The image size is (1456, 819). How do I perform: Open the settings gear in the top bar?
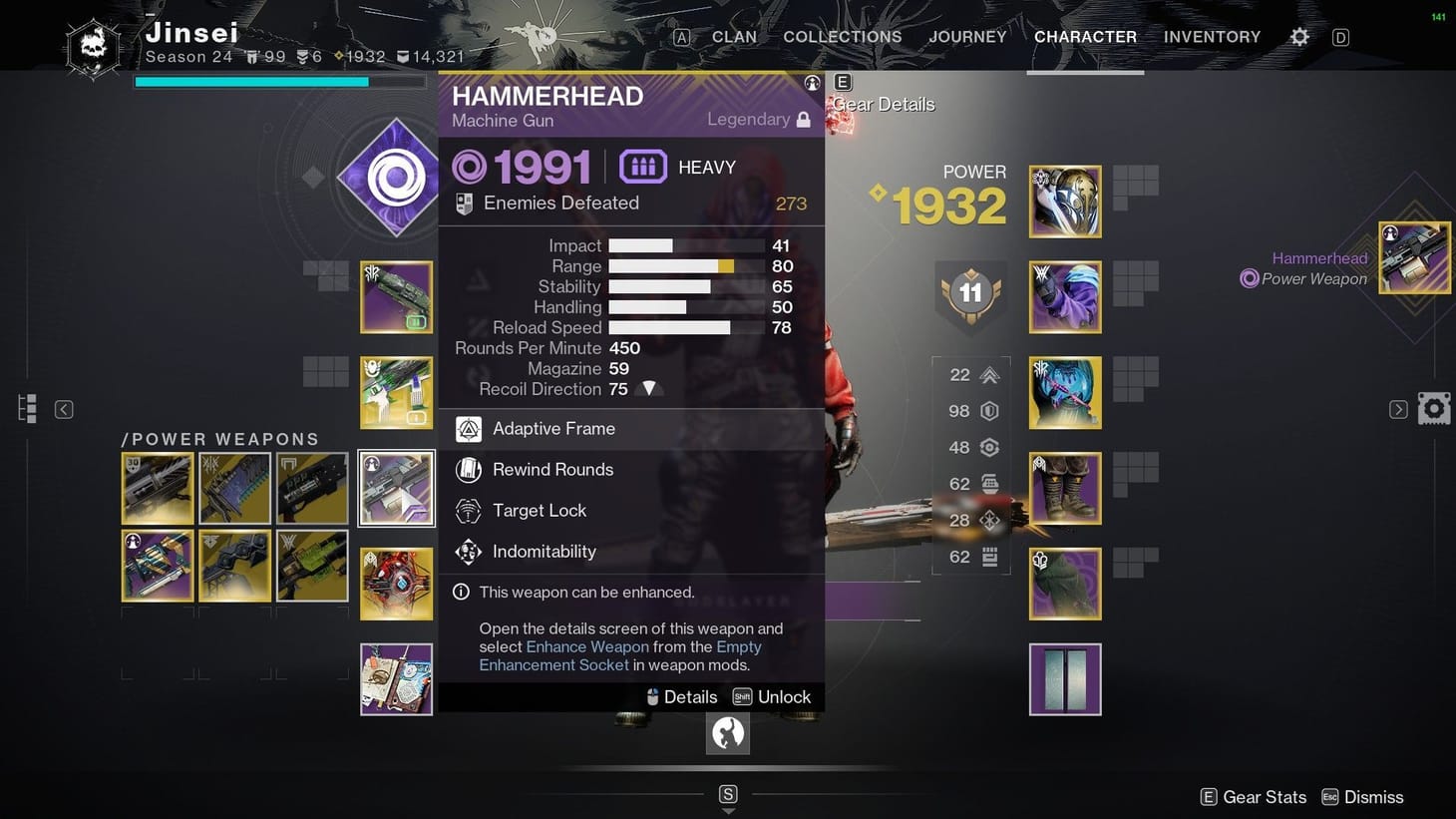1299,36
